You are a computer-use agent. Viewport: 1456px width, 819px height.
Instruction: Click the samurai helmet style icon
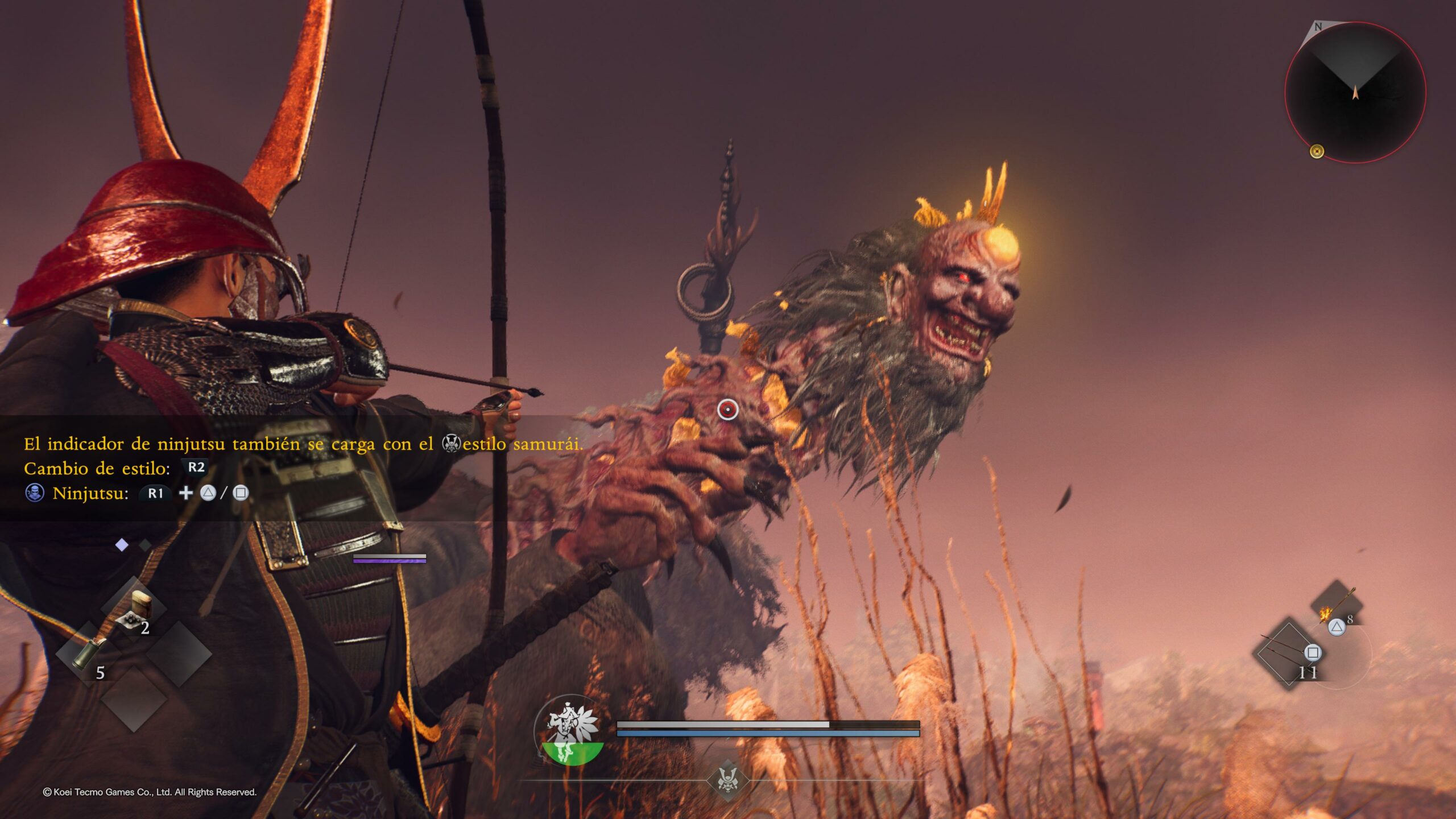(x=728, y=779)
